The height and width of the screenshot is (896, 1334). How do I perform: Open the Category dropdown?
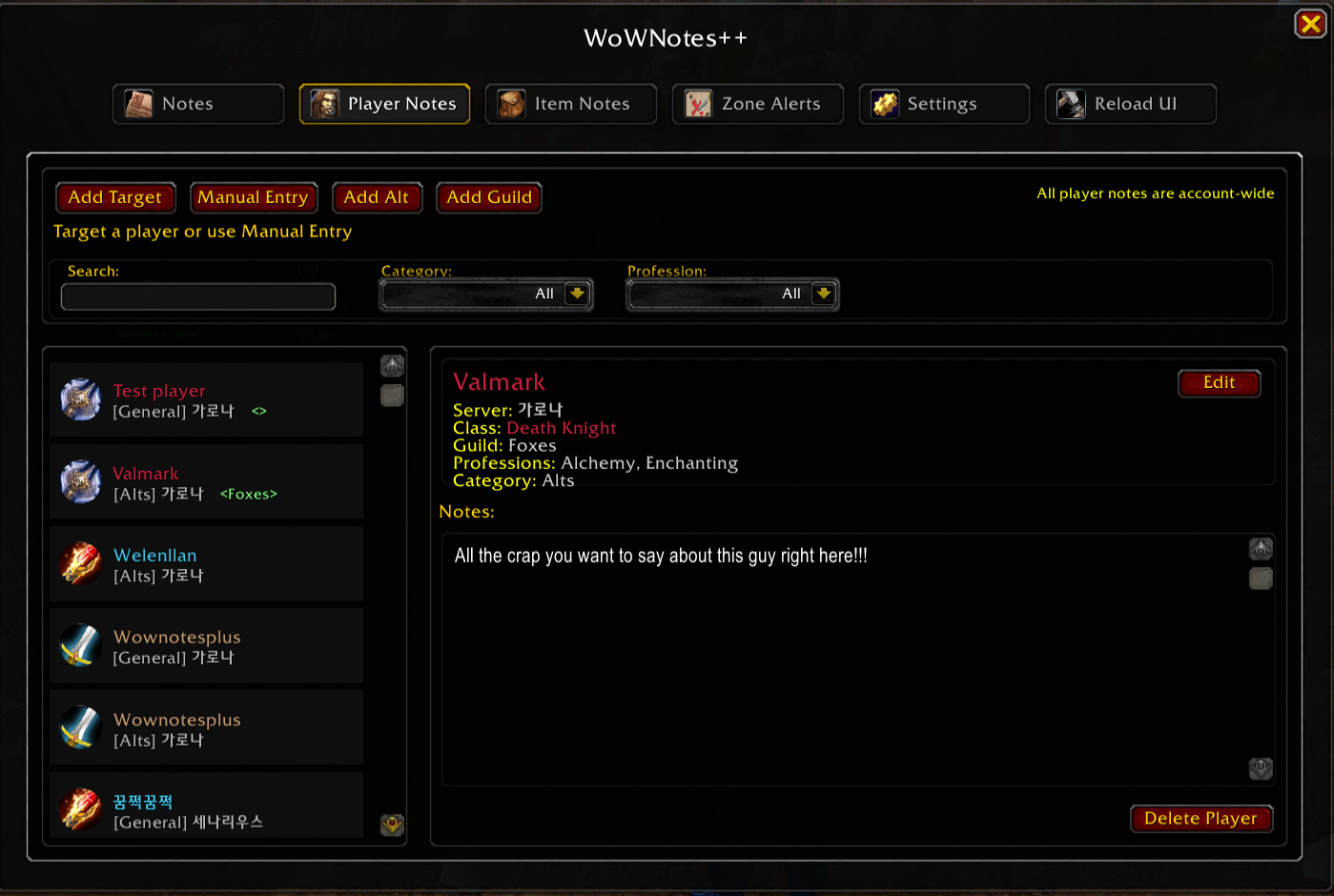coord(578,294)
